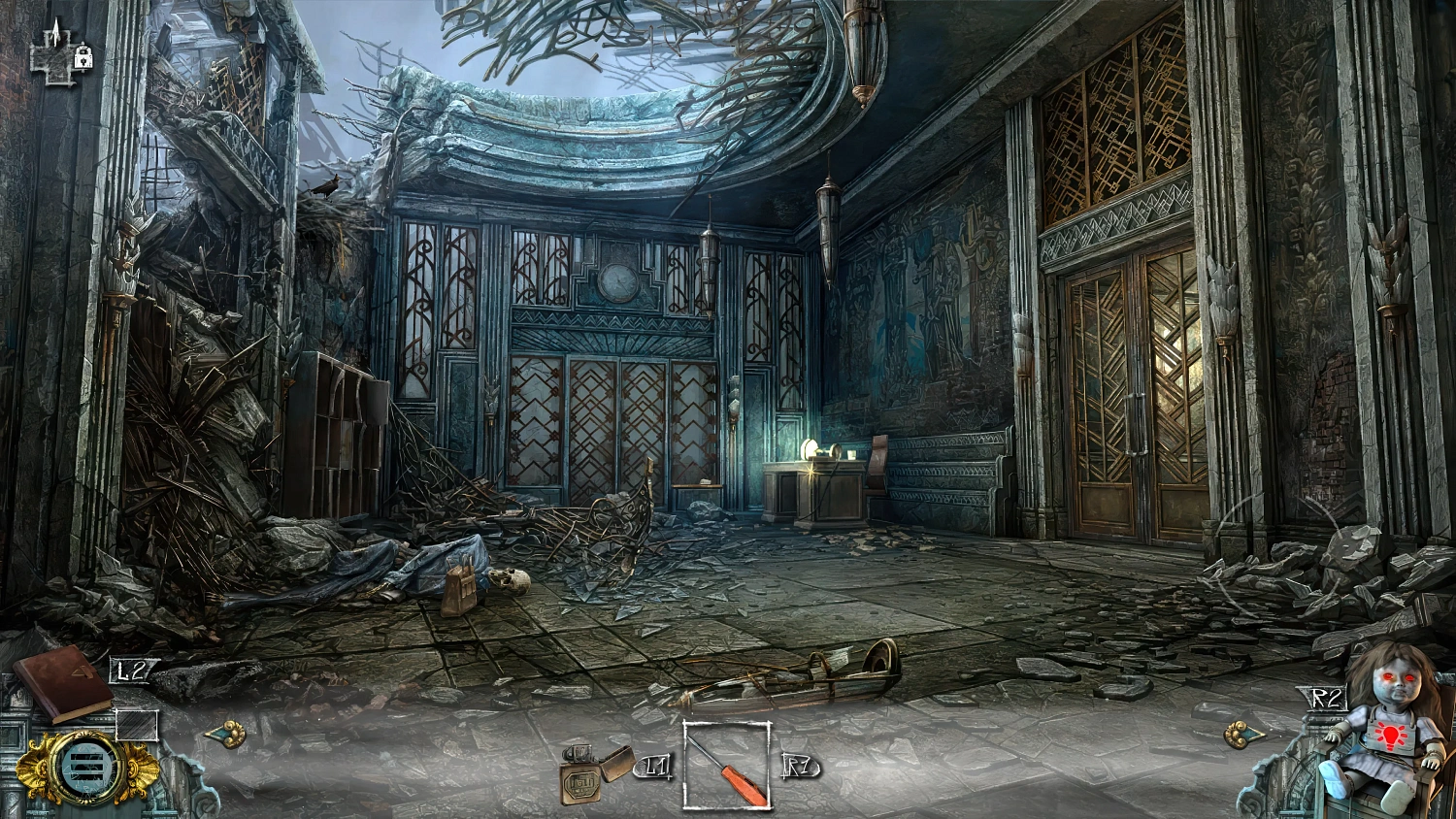
Task: Show previous inventory items with left arrow
Action: 226,734
